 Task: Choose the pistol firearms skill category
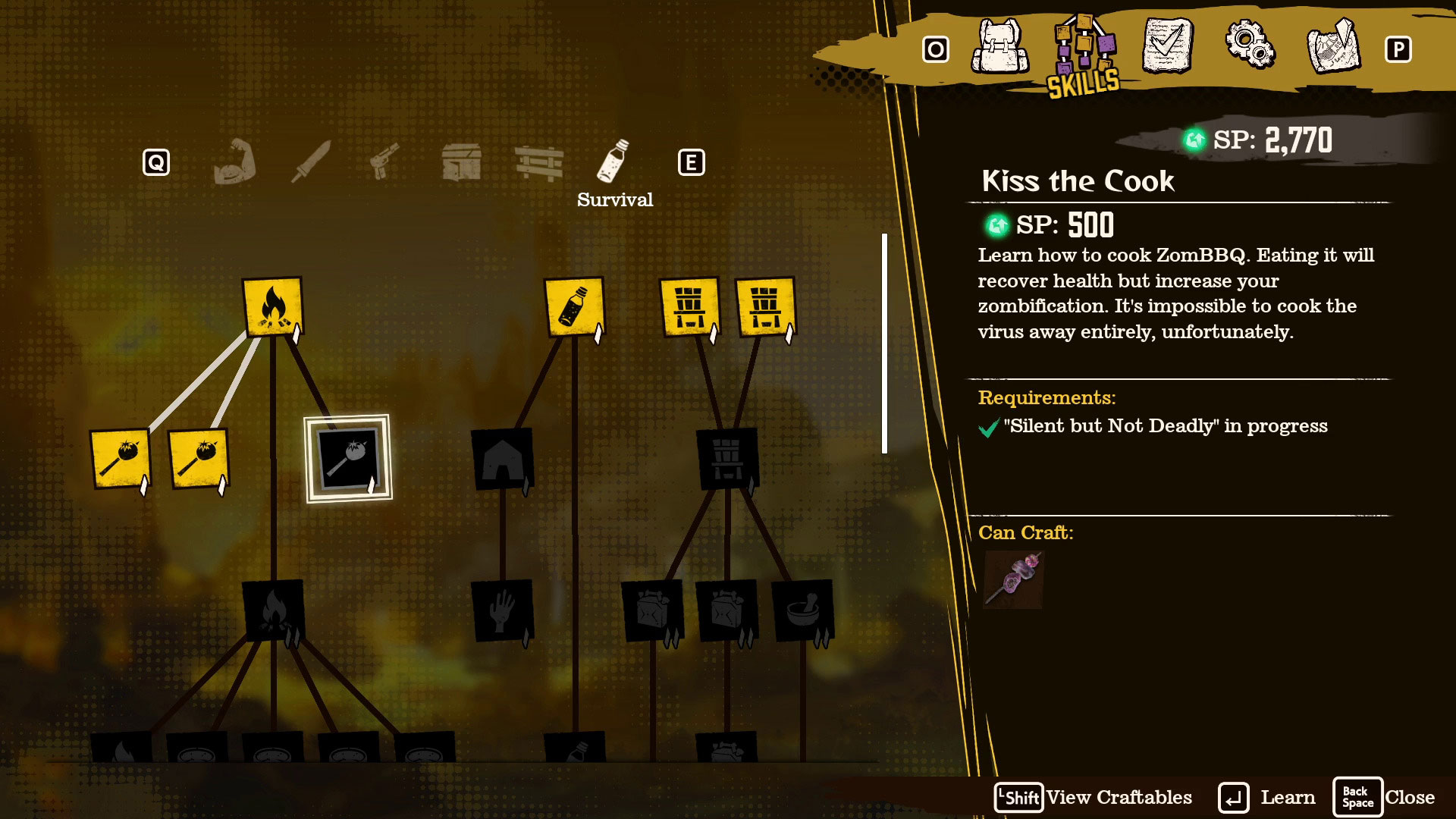[x=384, y=162]
